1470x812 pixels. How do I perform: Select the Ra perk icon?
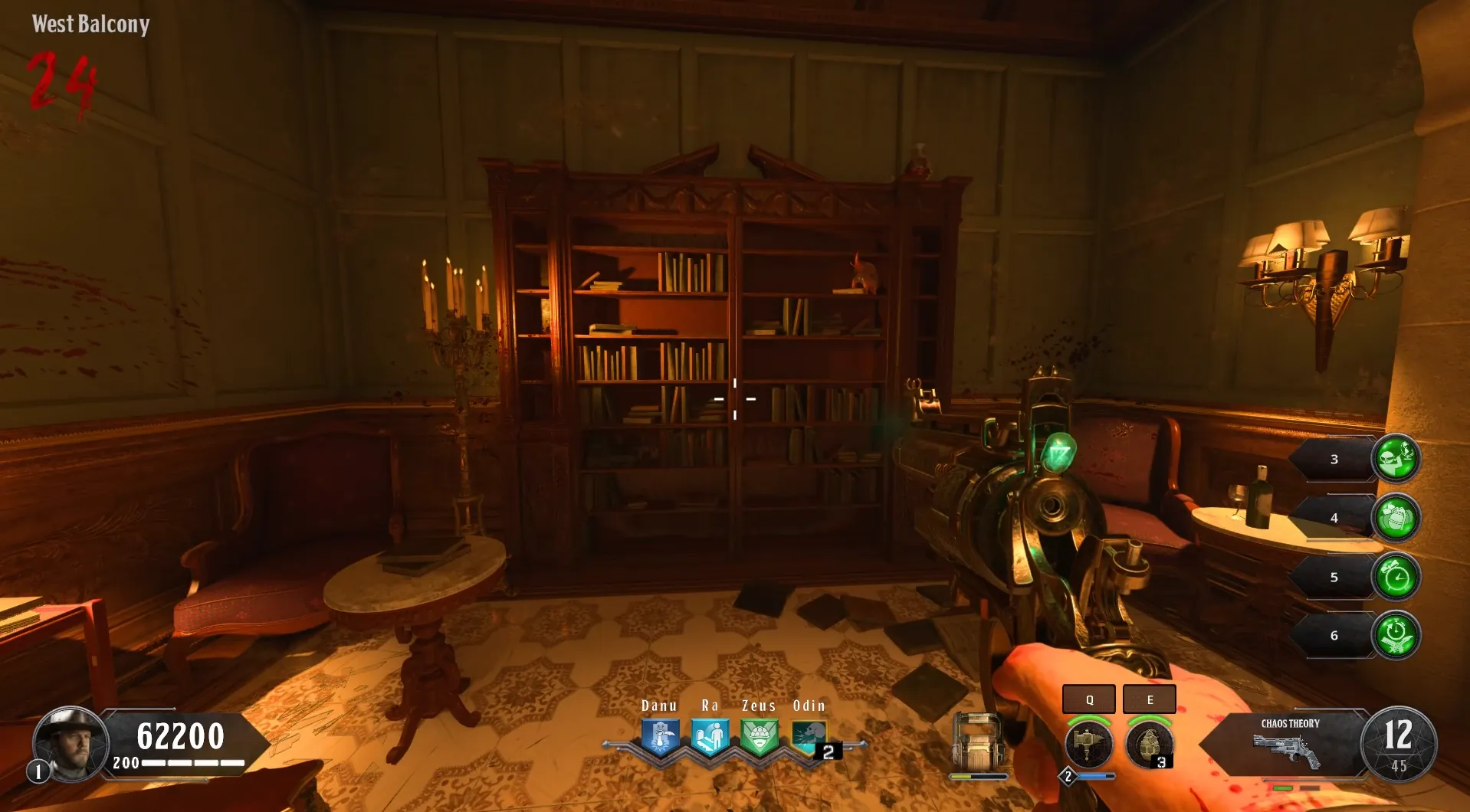tap(710, 738)
